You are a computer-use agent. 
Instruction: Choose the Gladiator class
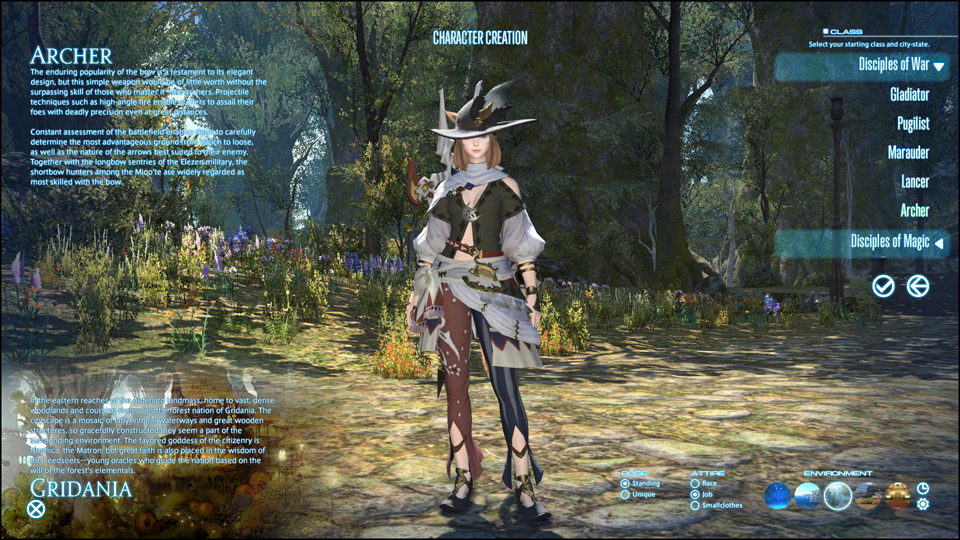tap(909, 95)
